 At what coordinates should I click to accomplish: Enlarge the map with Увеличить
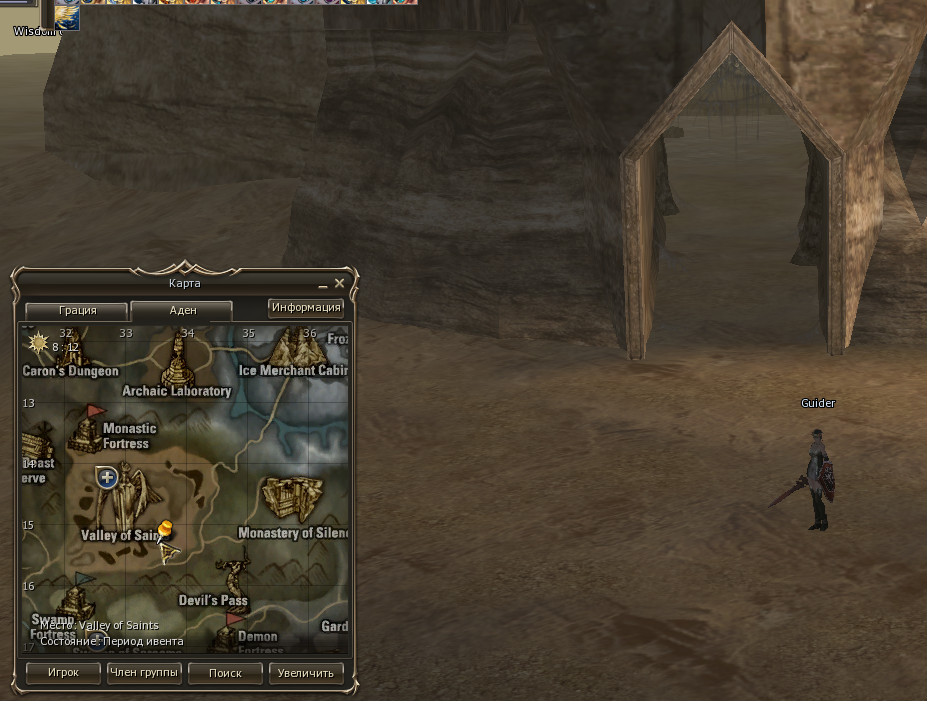tap(306, 673)
